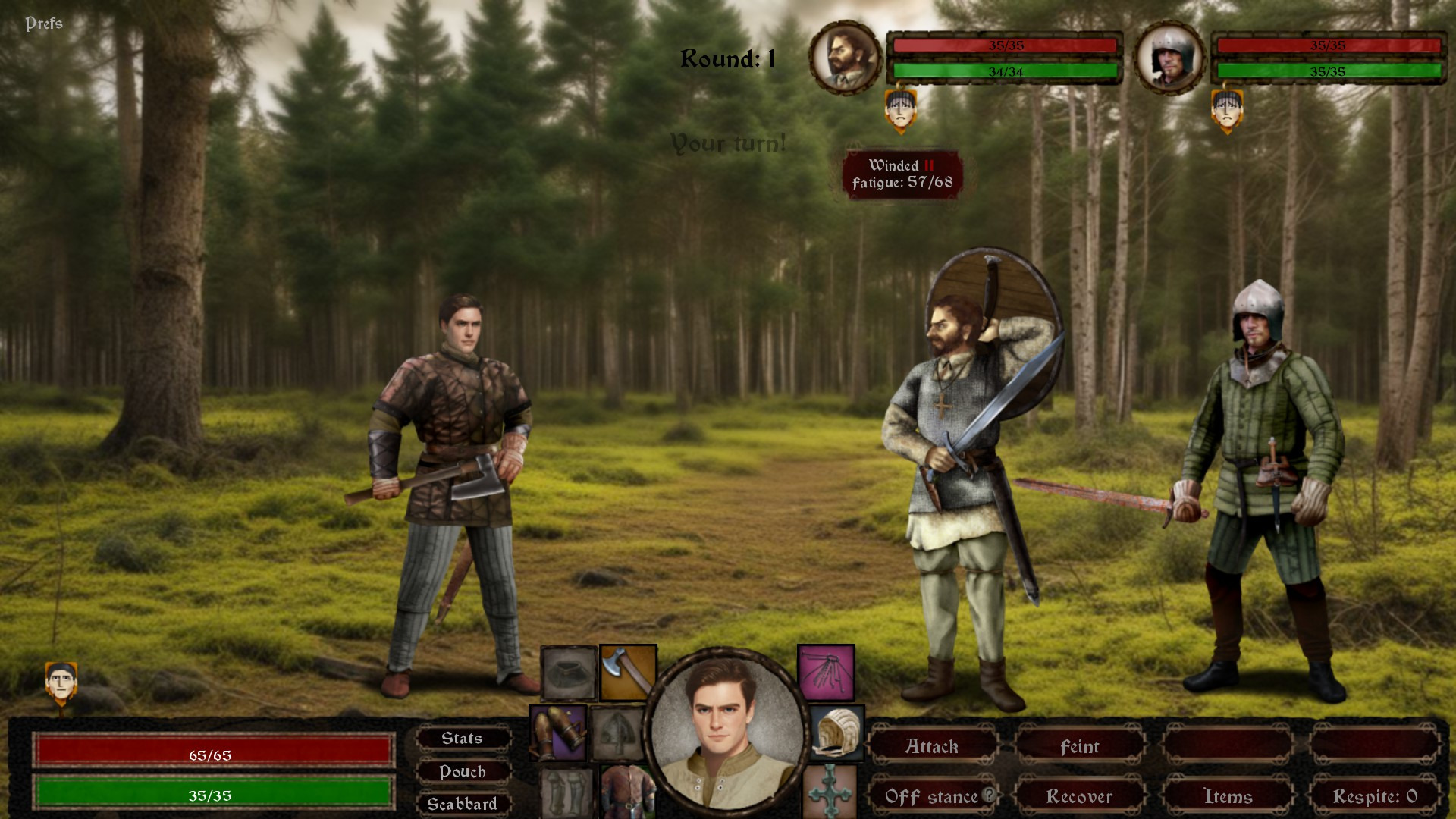Image resolution: width=1456 pixels, height=819 pixels.
Task: Click the player's central portrait
Action: [726, 730]
